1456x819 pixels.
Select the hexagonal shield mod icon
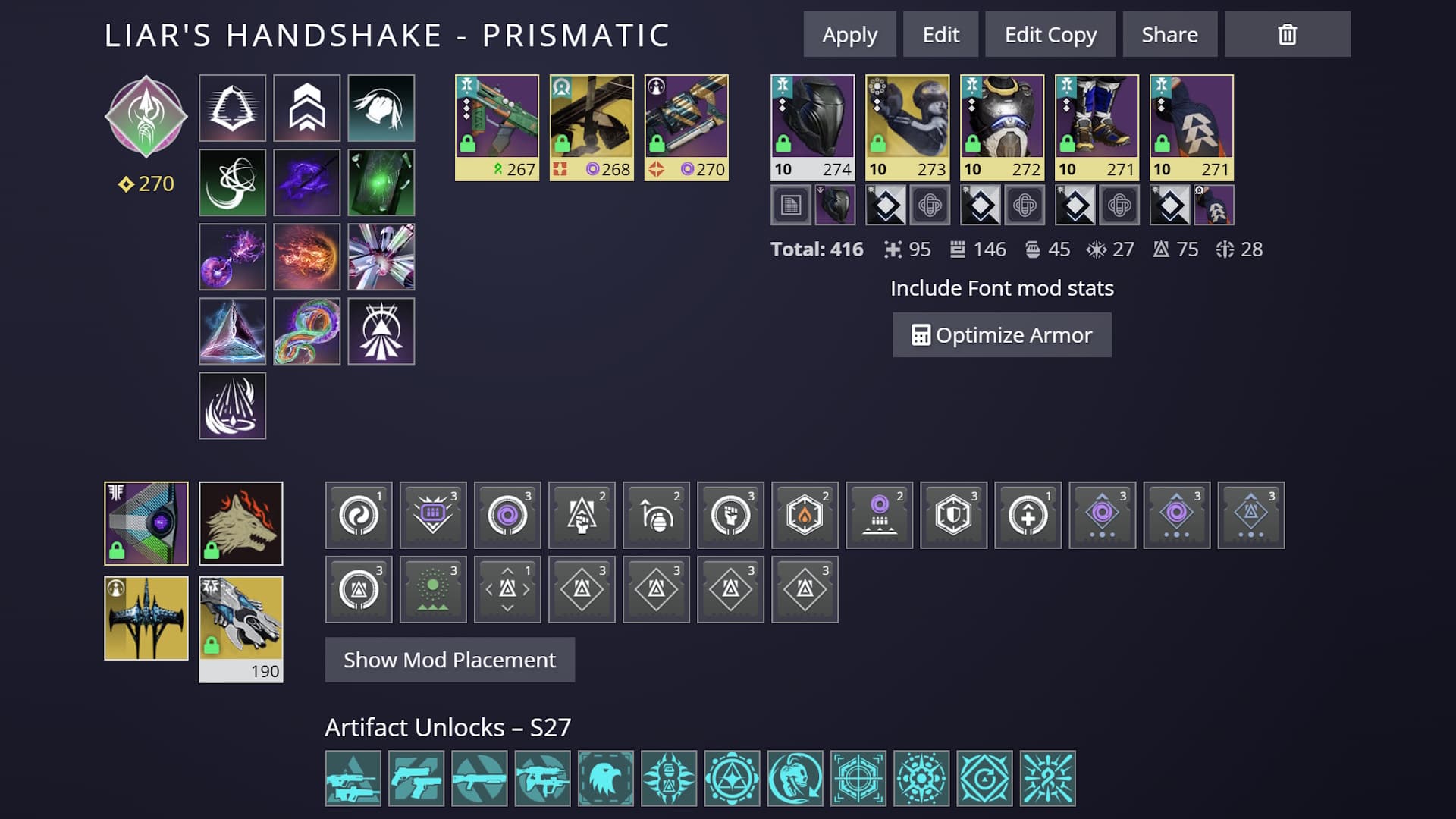[953, 516]
